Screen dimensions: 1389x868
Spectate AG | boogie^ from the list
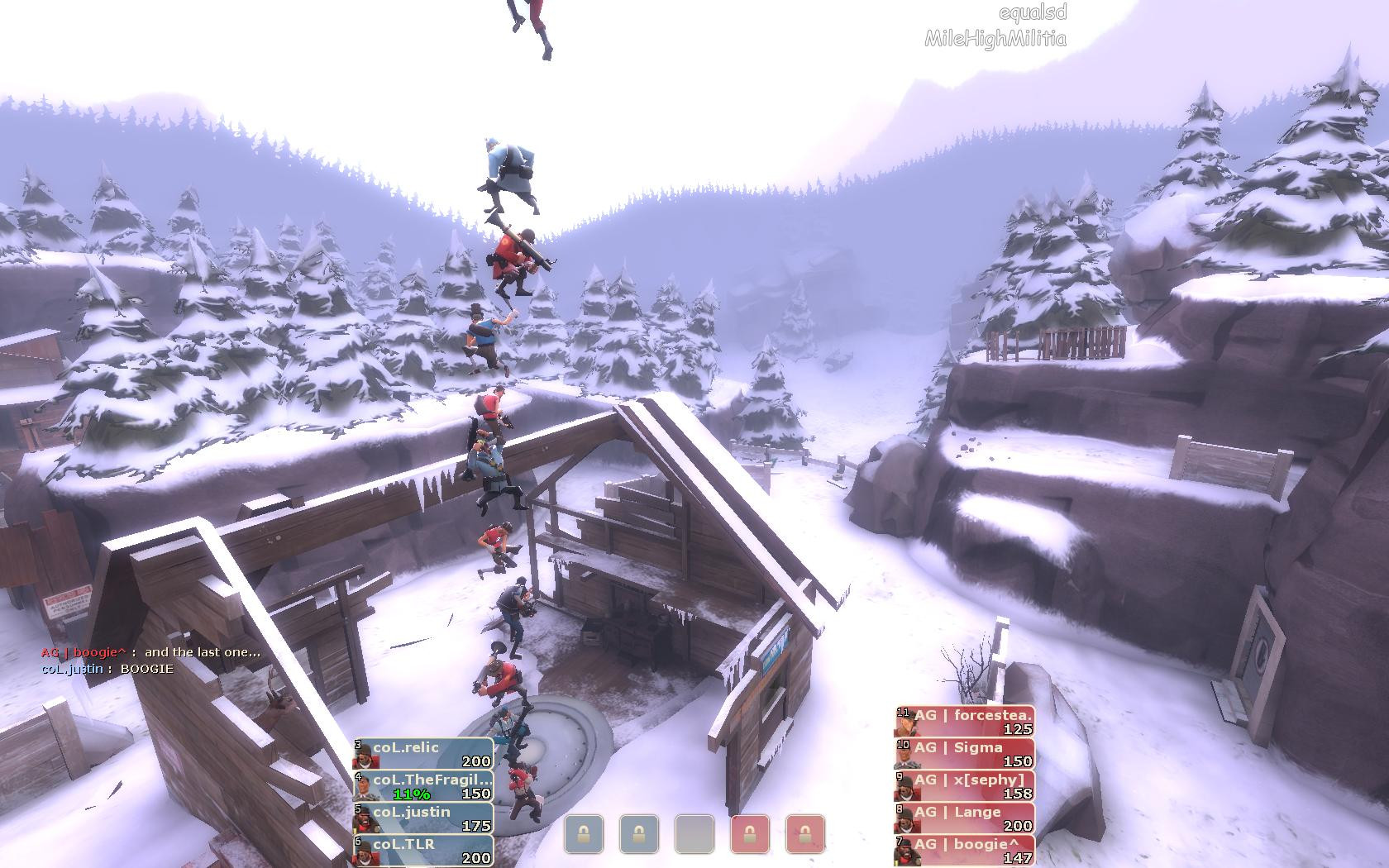965,851
